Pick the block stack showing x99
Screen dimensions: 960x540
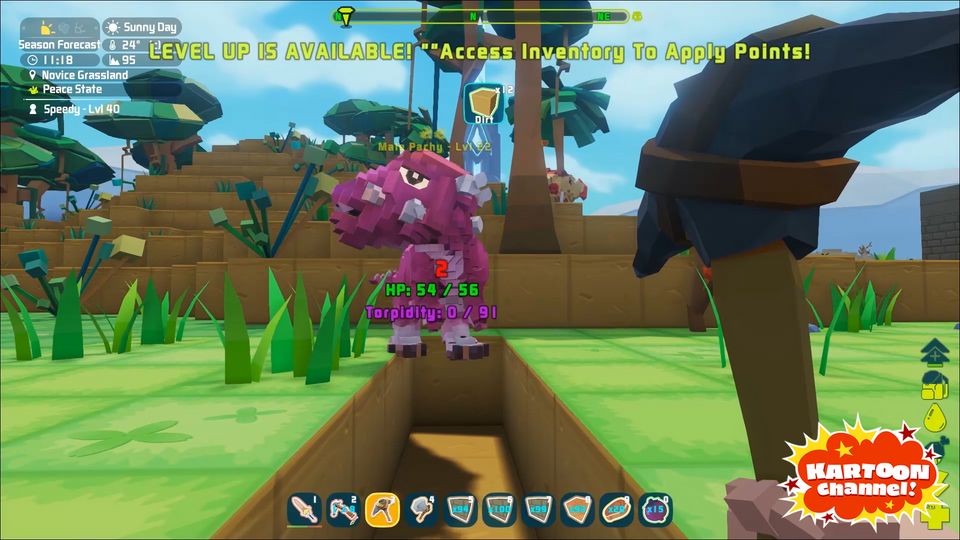(538, 510)
